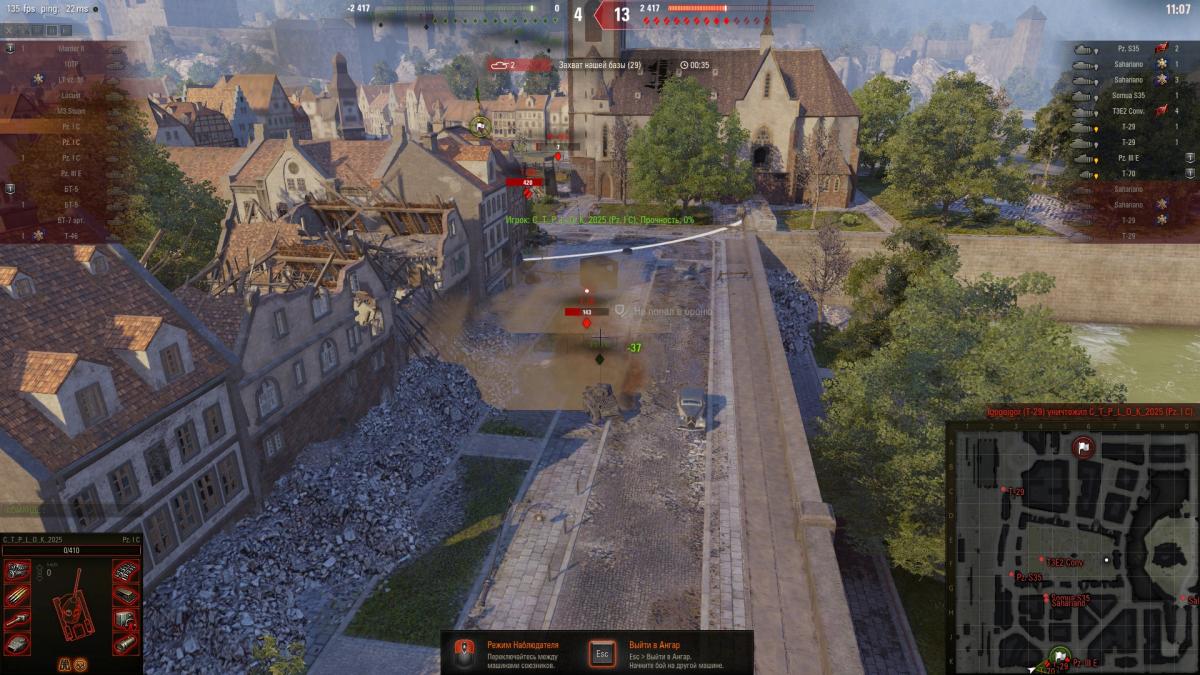Image resolution: width=1200 pixels, height=675 pixels.
Task: Click the minimap in the corner
Action: [1072, 546]
